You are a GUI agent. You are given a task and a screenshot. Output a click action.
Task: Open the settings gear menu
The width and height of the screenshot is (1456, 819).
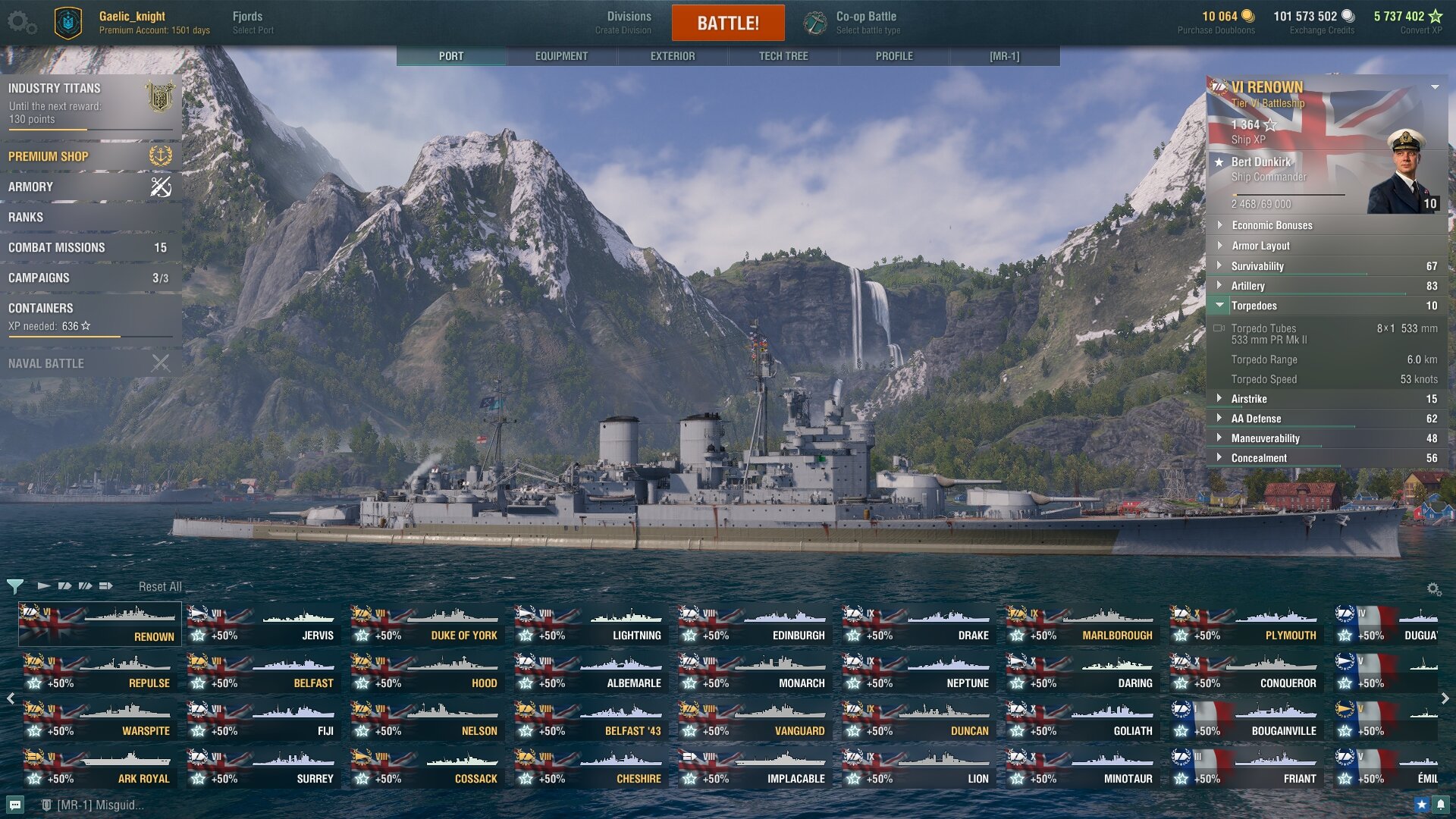(21, 22)
